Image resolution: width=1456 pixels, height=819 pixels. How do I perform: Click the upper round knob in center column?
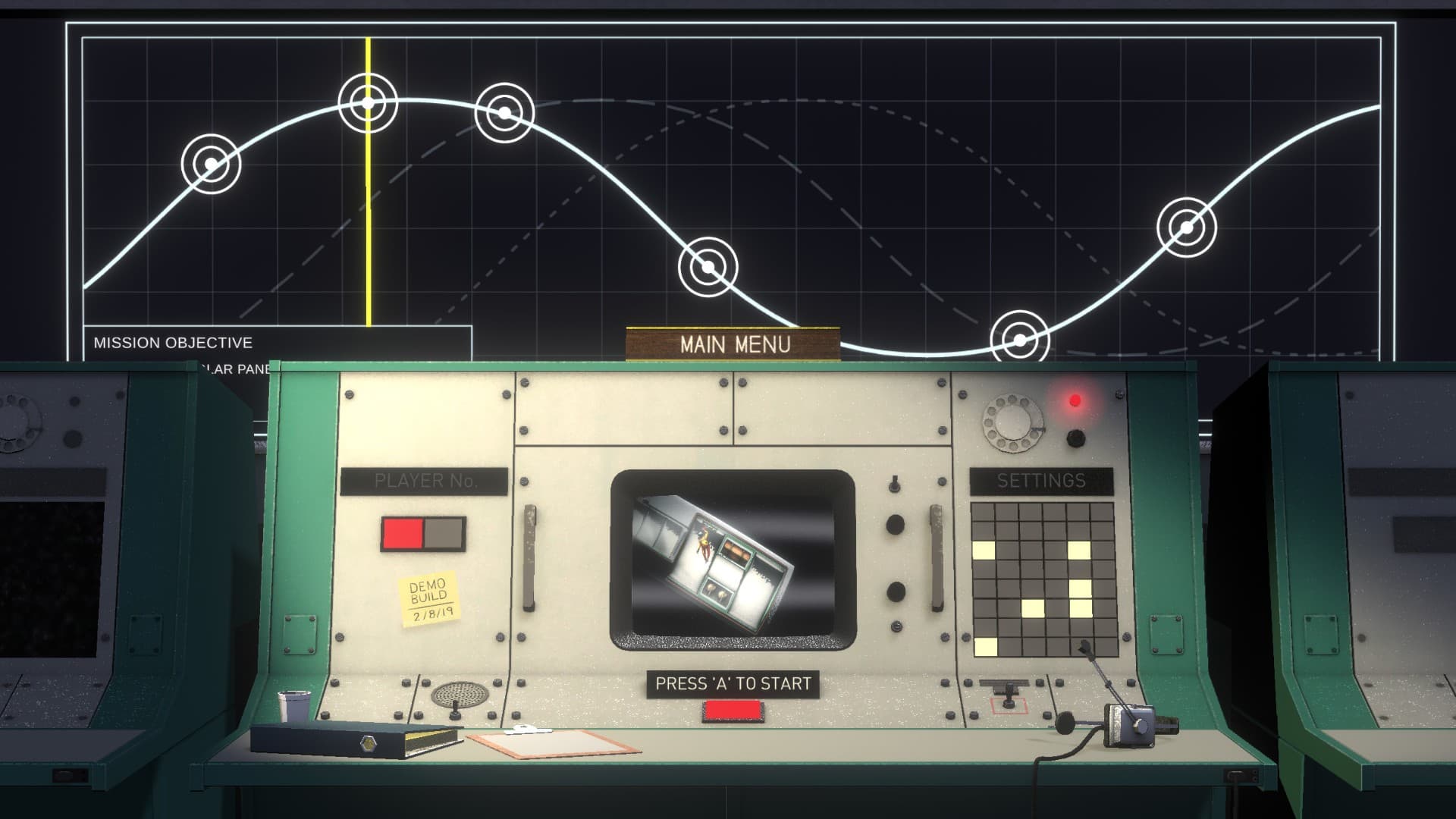point(896,524)
